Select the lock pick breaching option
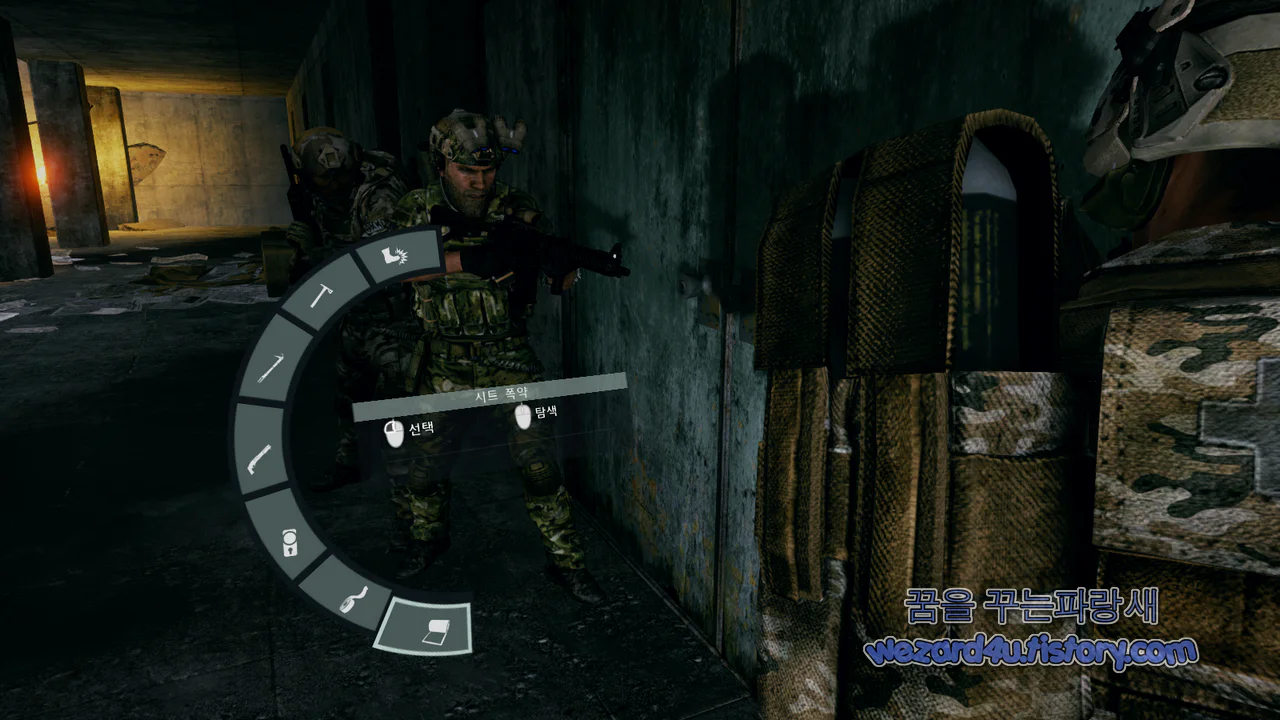Viewport: 1280px width, 720px height. (x=292, y=543)
